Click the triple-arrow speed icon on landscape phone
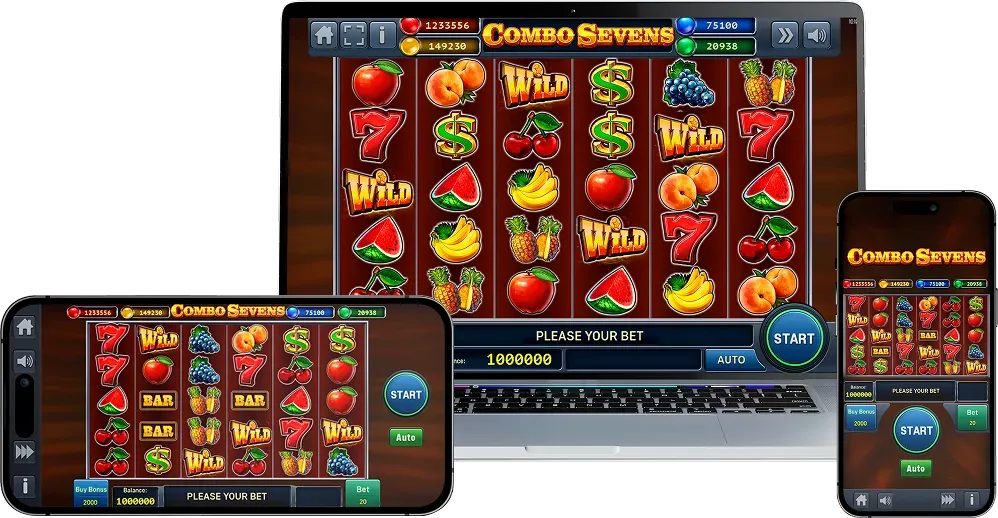This screenshot has height=518, width=998. pyautogui.click(x=24, y=452)
